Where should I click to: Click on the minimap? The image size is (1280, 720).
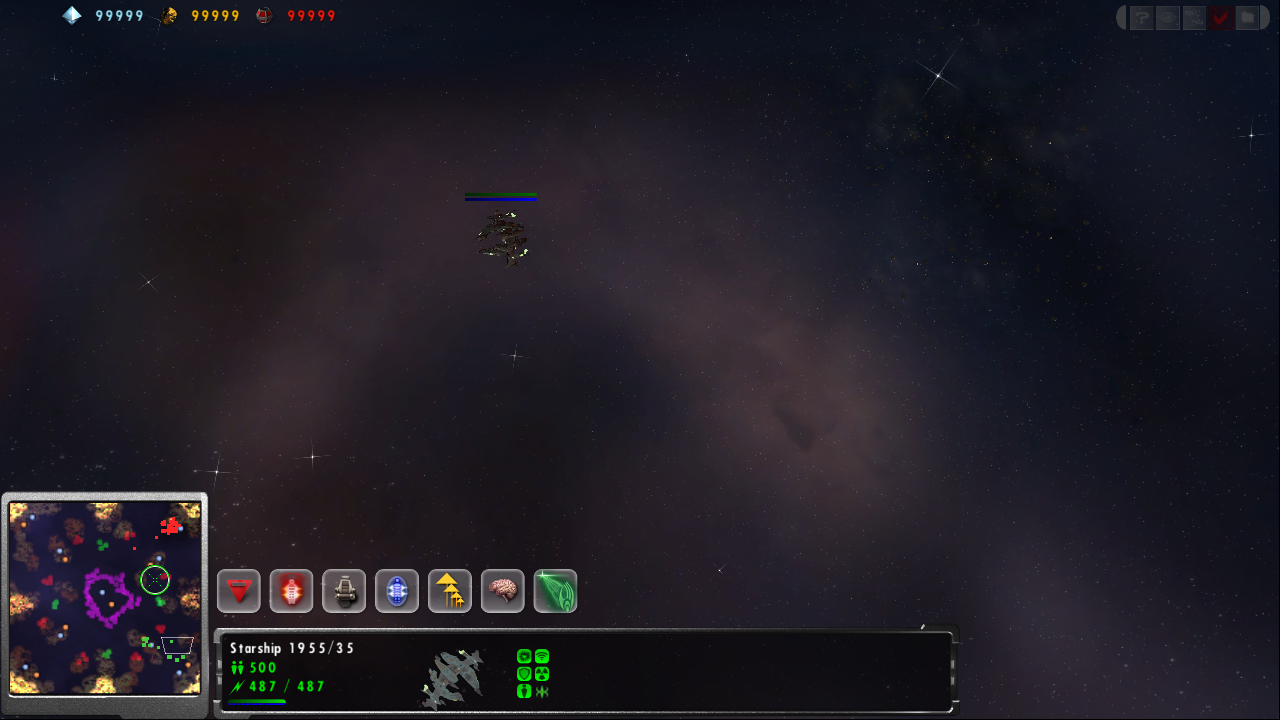(x=105, y=598)
